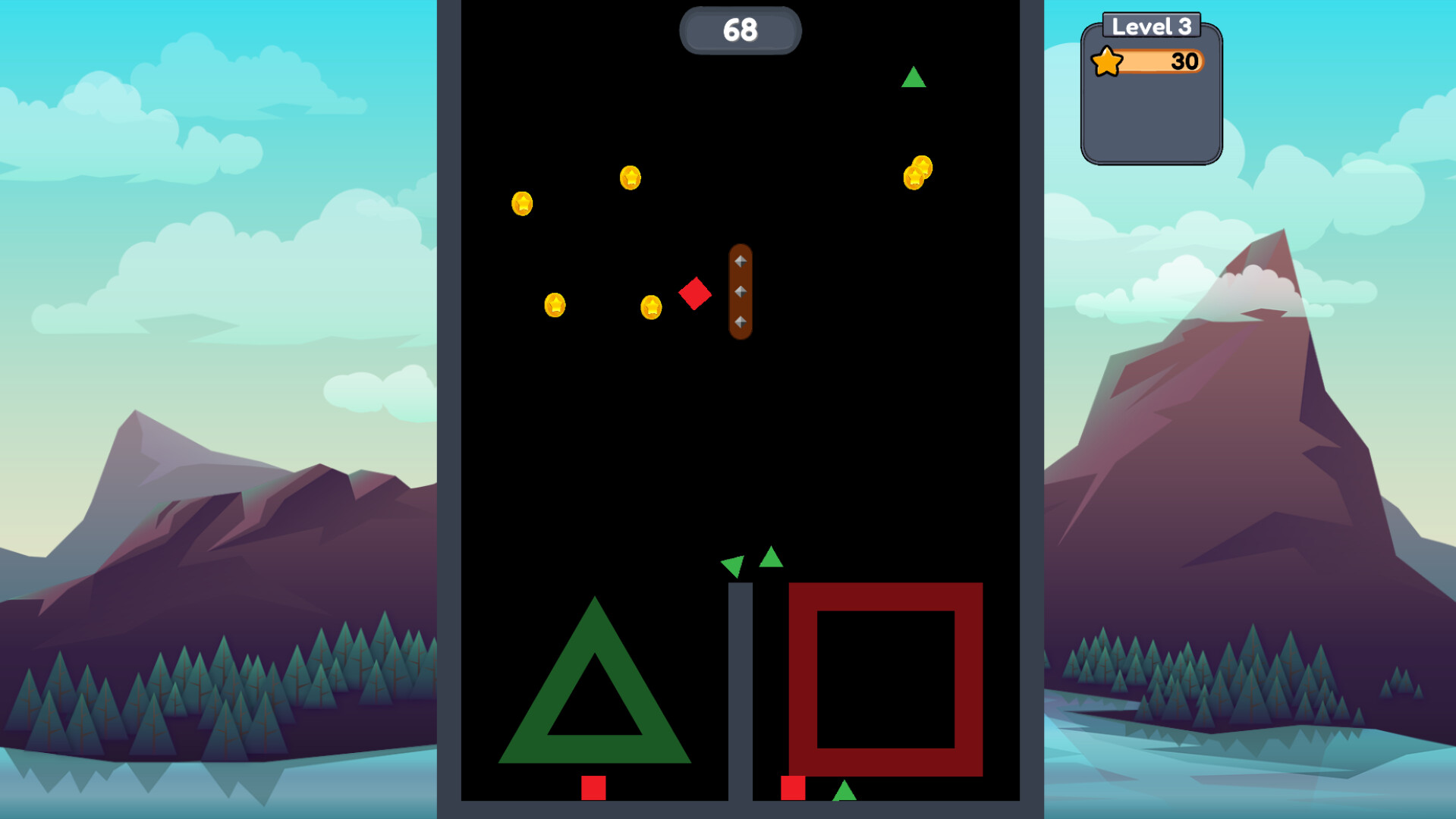Click the green triangle near the top-right corner

914,77
